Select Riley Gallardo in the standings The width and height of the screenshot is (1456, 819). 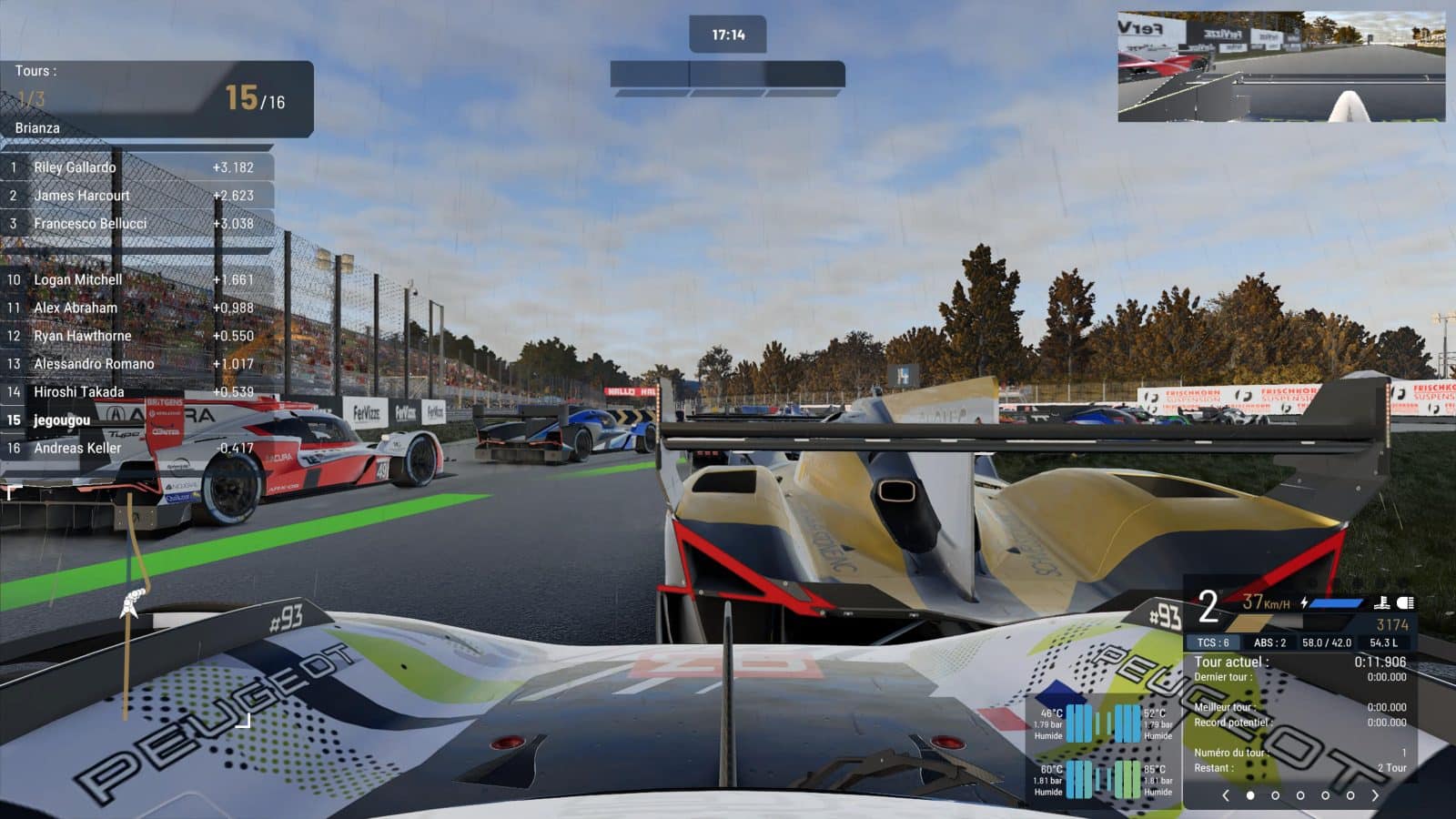click(x=136, y=167)
